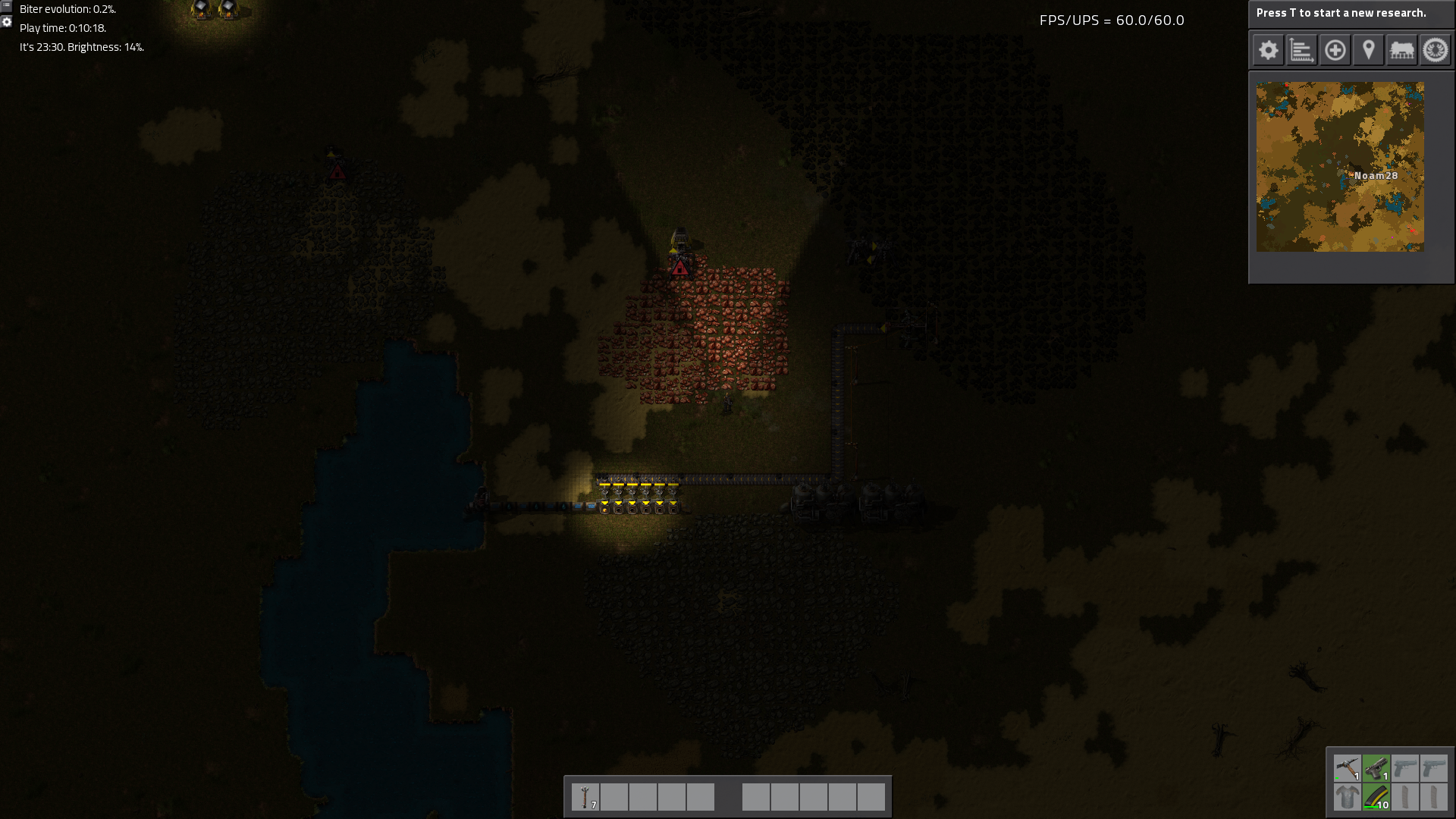Select the hotbar slot with 7 items
This screenshot has height=819, width=1456.
click(585, 797)
